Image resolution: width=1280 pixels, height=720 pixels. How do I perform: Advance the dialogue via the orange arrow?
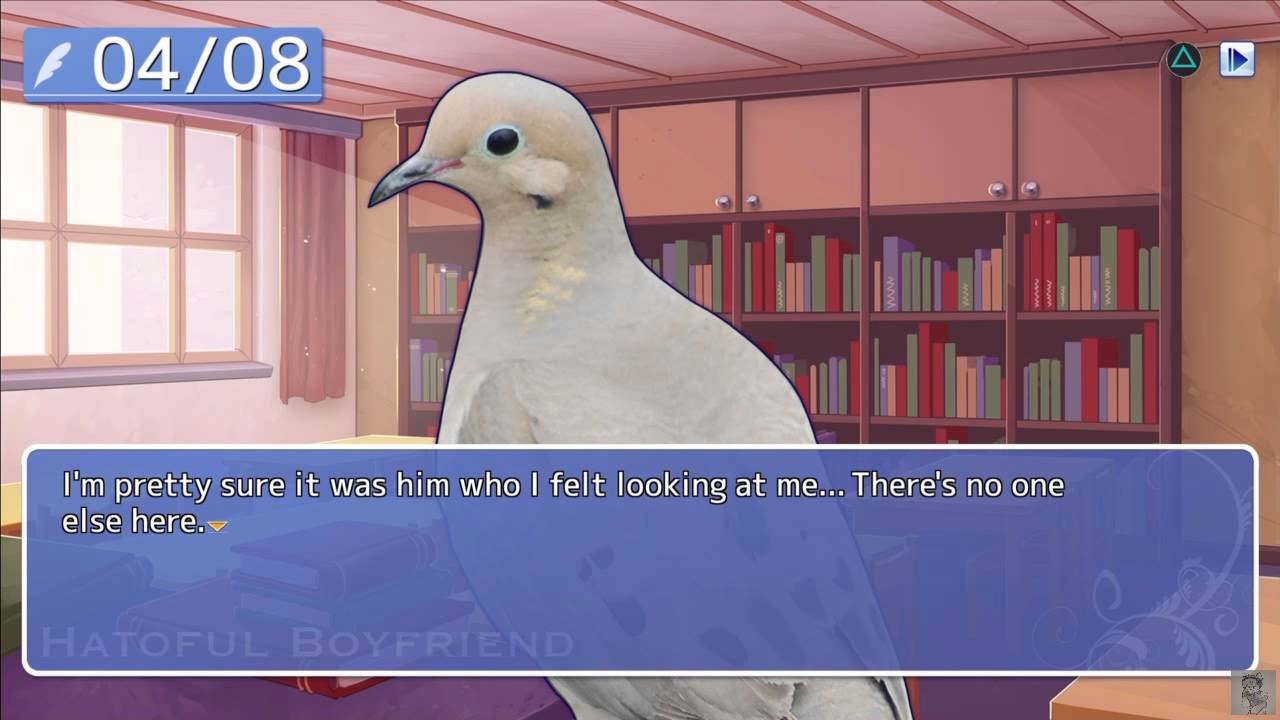point(217,525)
